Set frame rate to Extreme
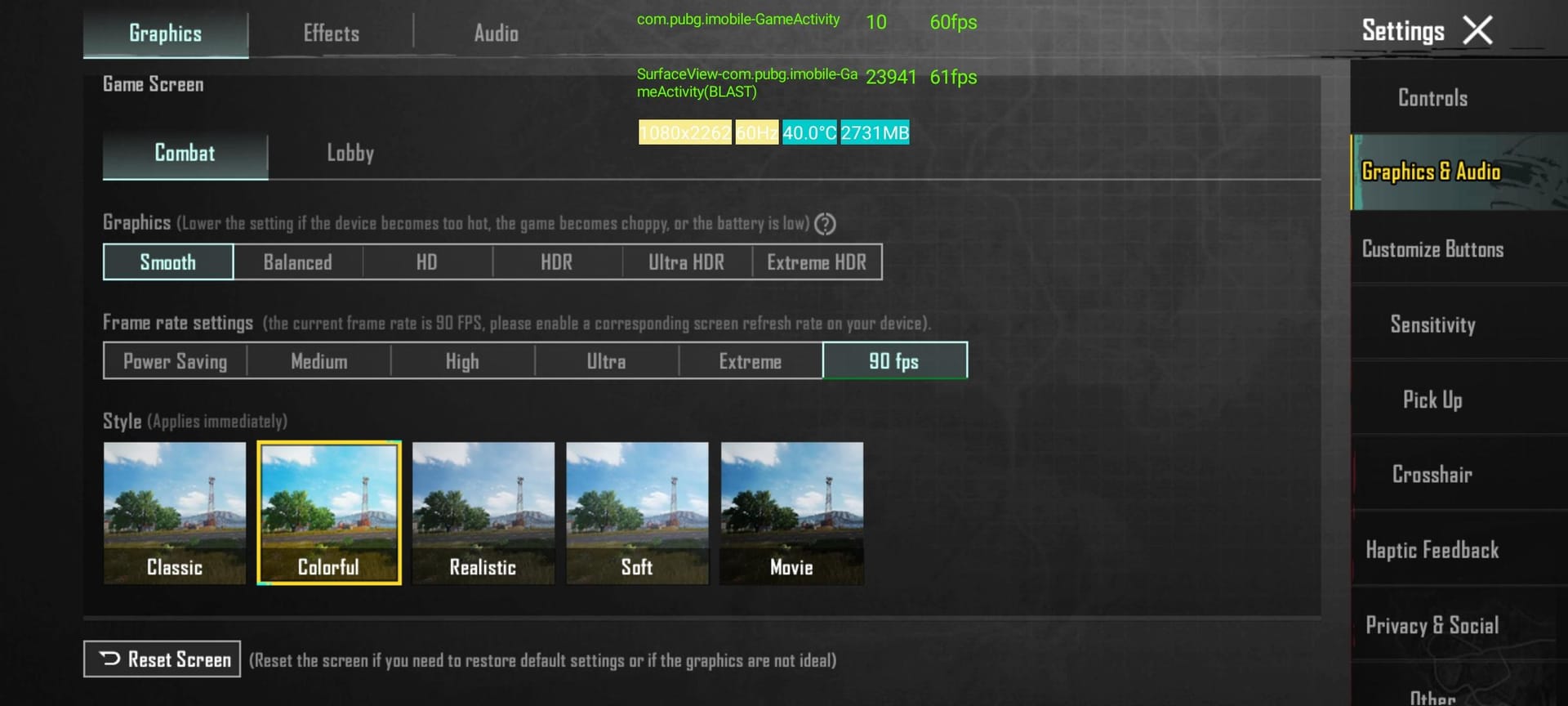This screenshot has height=706, width=1568. tap(751, 360)
